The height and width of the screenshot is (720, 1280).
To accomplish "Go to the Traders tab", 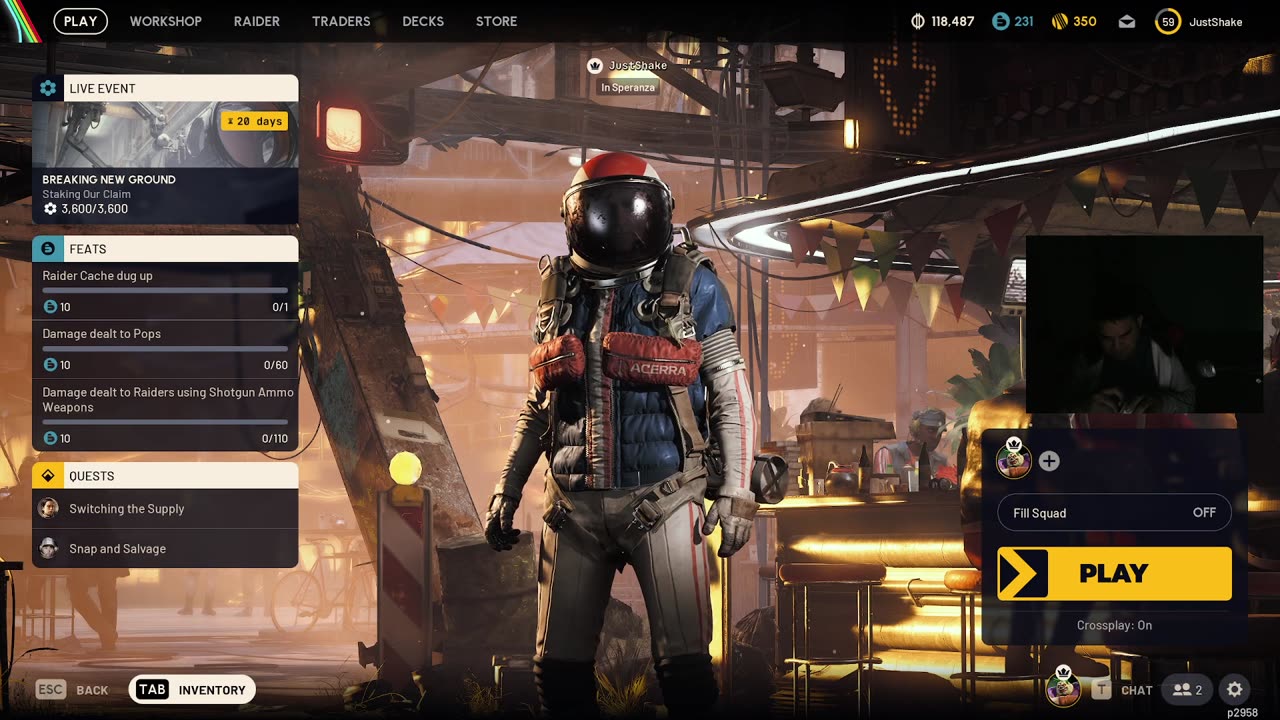I will coord(341,21).
